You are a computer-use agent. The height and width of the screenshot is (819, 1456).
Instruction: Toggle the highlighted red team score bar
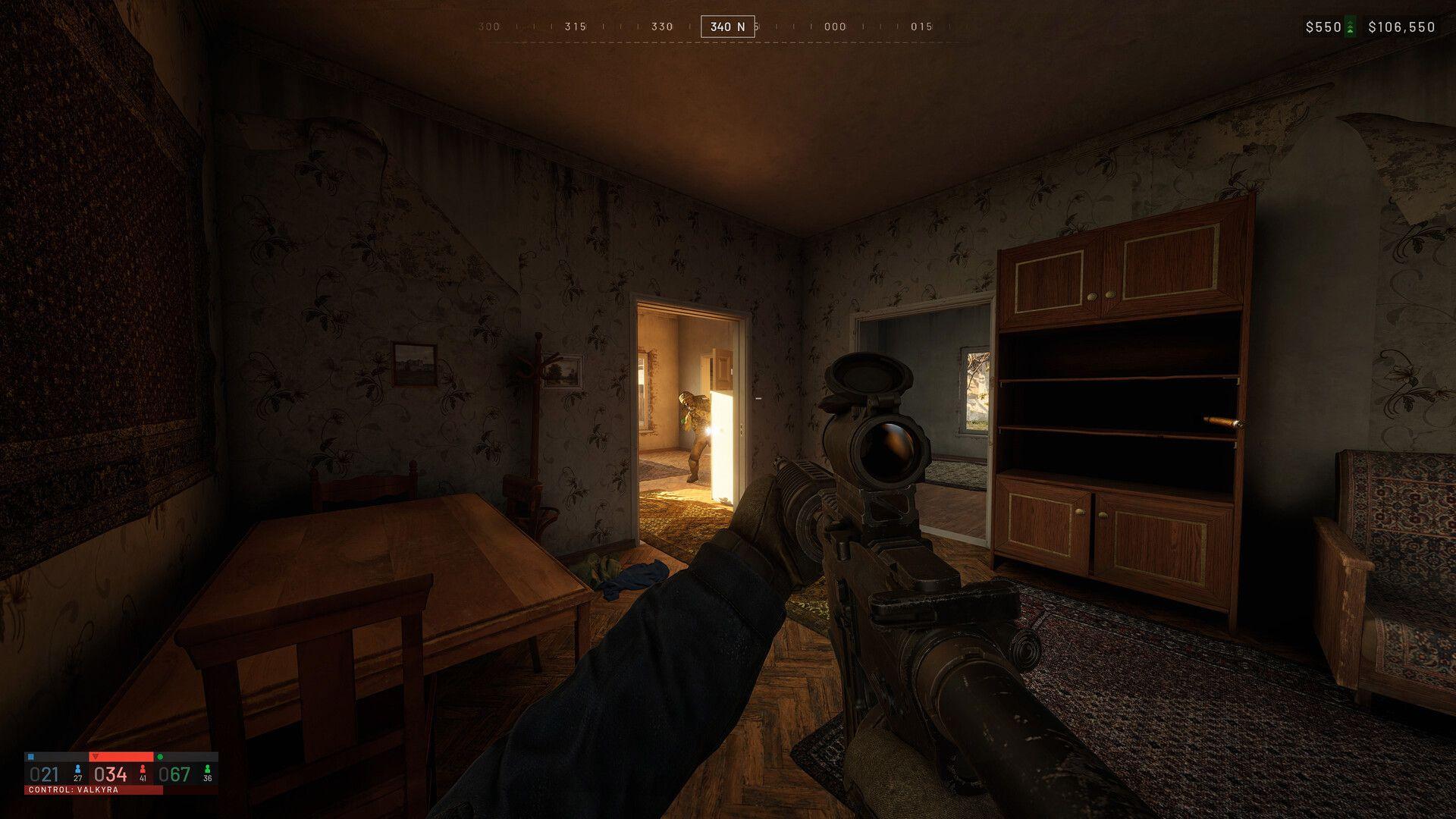121,756
